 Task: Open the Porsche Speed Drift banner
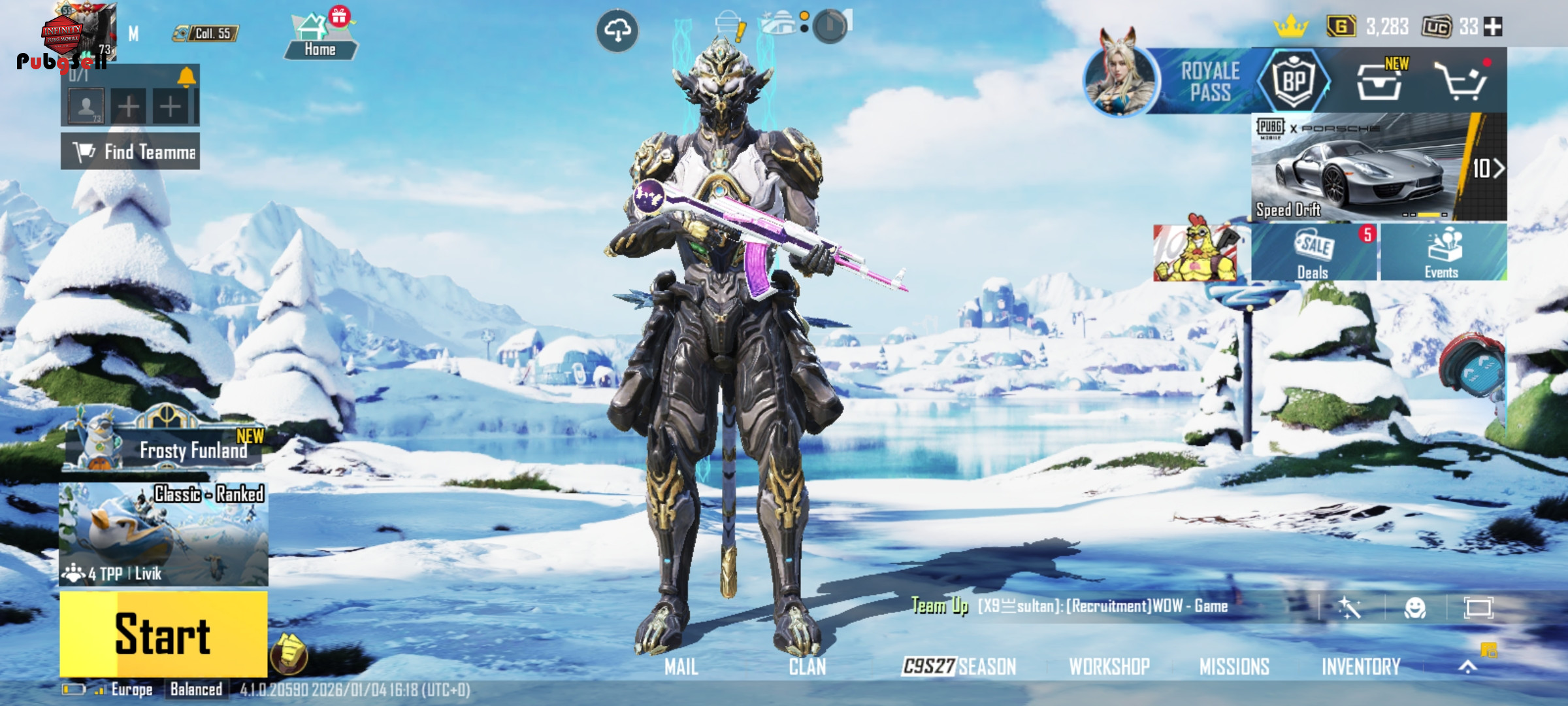(x=1379, y=167)
